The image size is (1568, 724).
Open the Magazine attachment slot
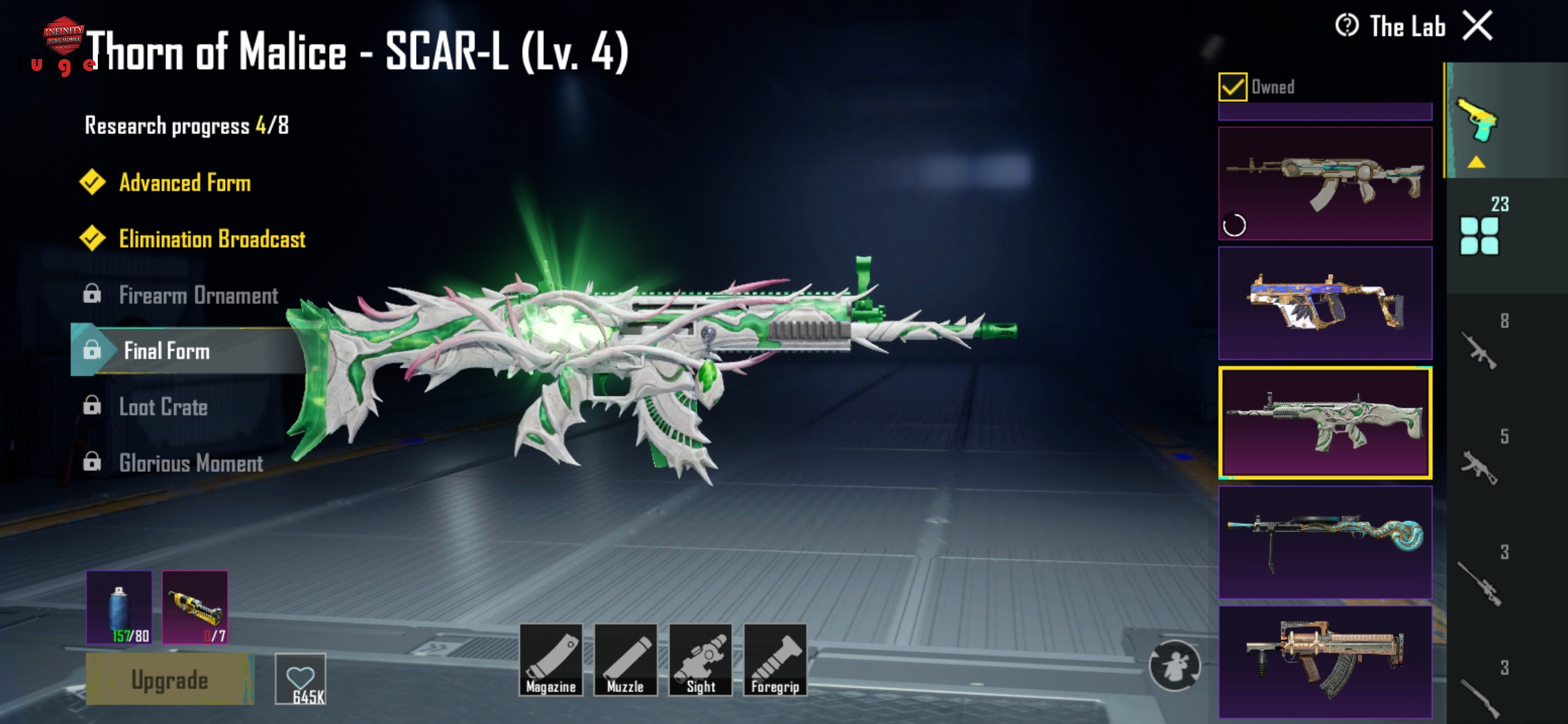[551, 660]
